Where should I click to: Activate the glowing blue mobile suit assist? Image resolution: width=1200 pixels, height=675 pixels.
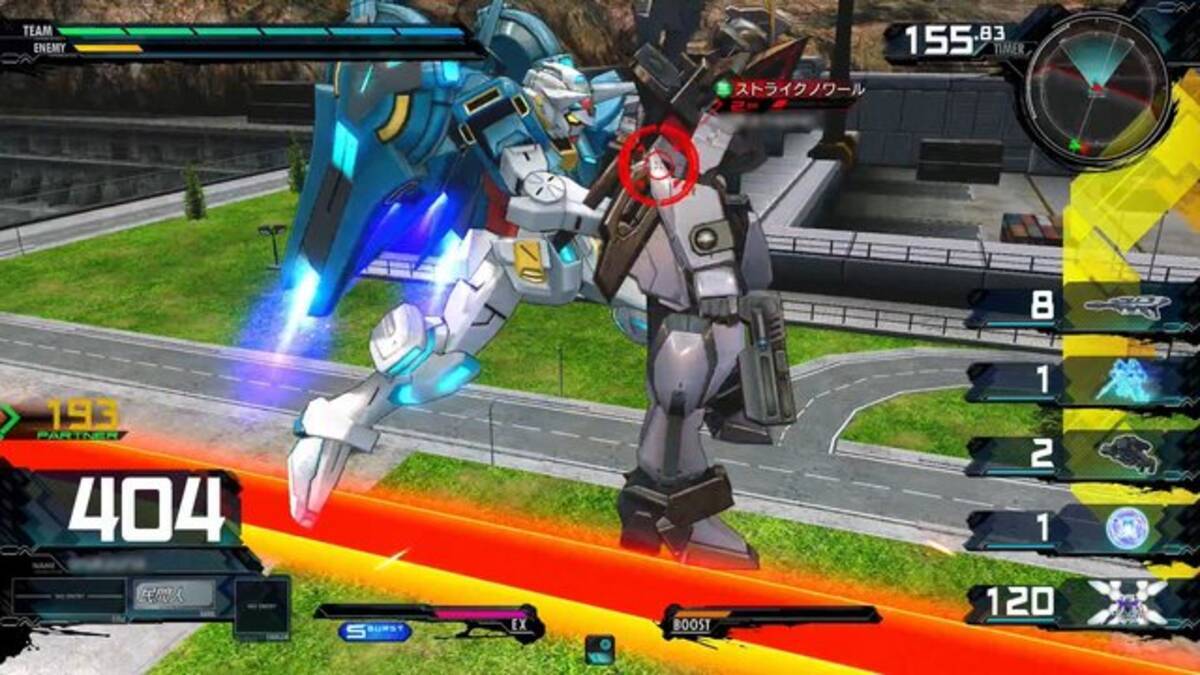pyautogui.click(x=1125, y=382)
